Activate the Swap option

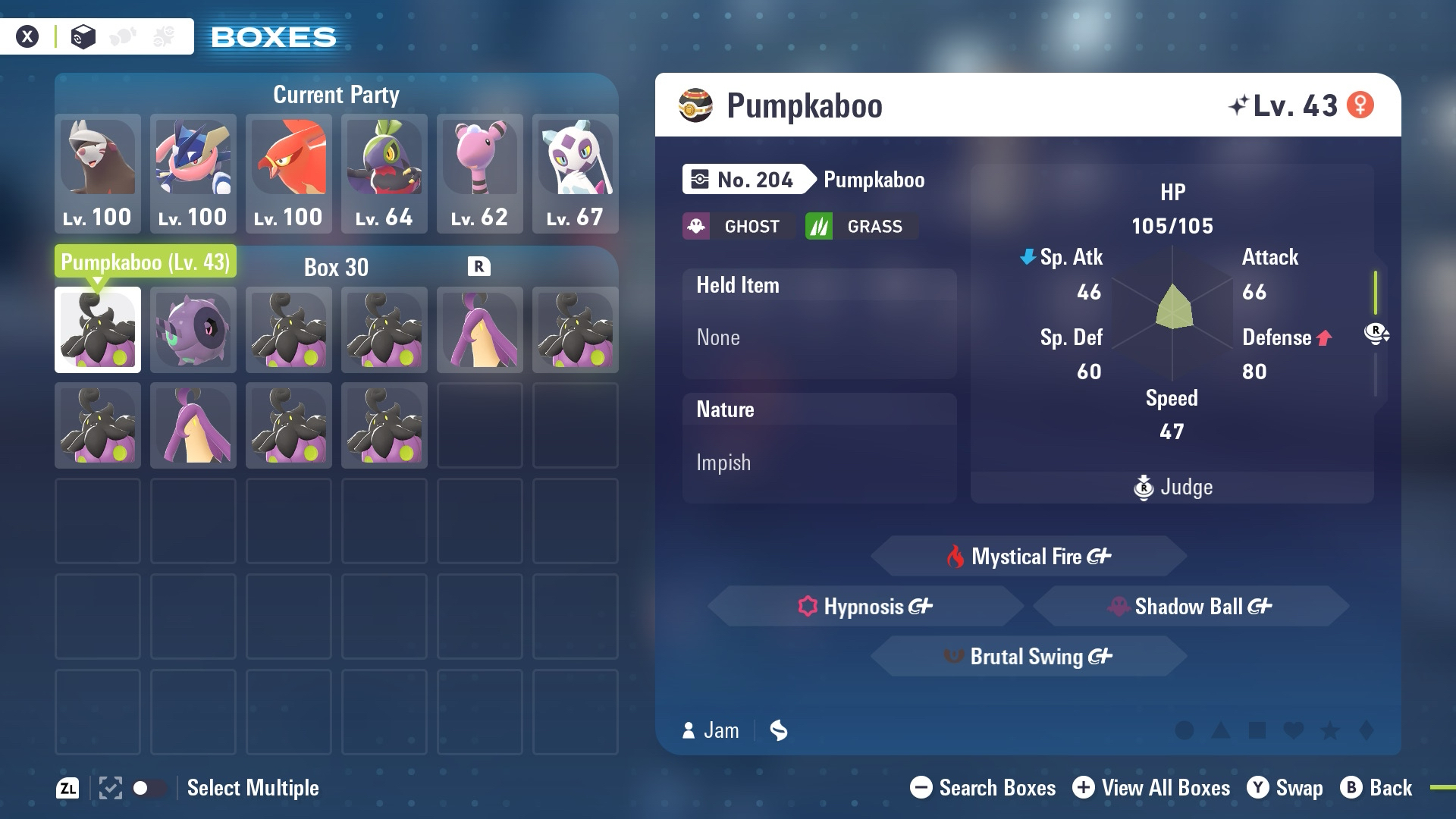tap(1285, 788)
